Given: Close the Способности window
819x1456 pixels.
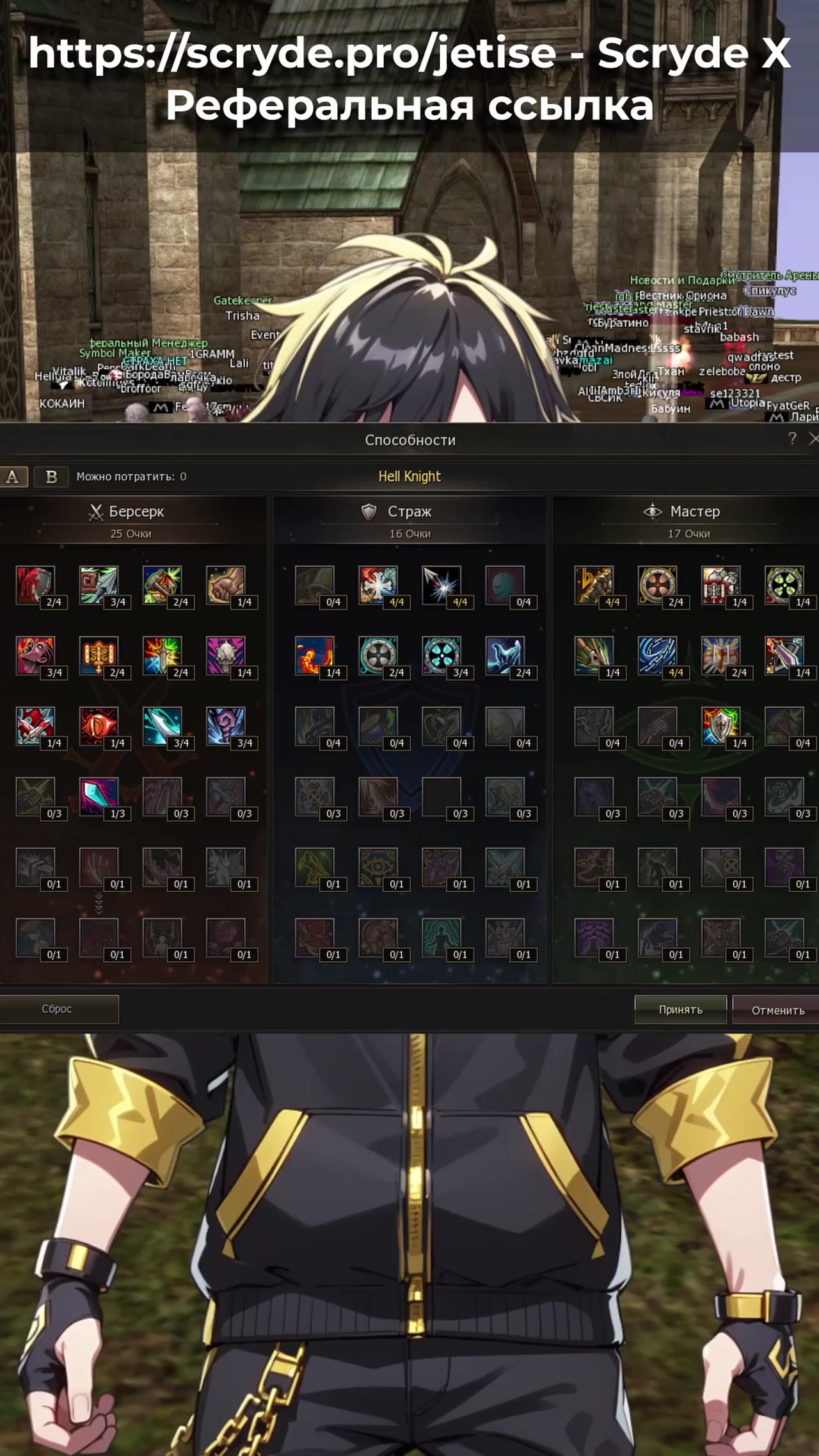Looking at the screenshot, I should point(813,439).
